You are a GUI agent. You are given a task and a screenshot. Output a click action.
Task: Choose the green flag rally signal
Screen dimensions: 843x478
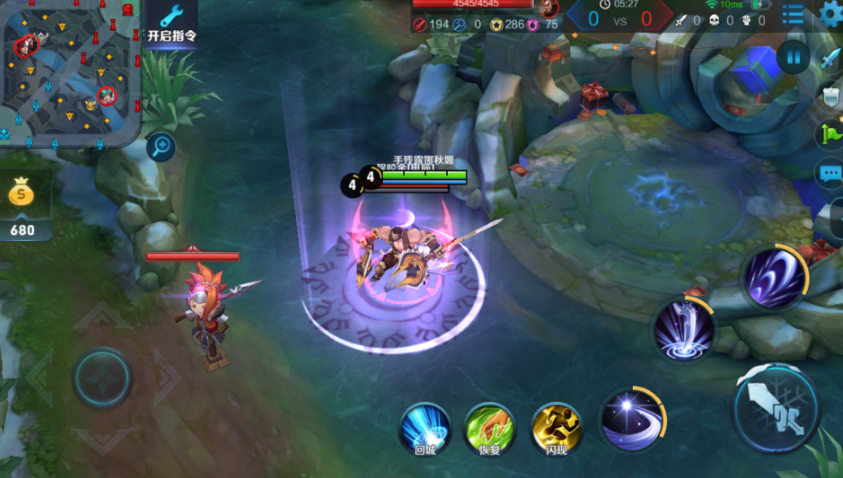point(831,134)
